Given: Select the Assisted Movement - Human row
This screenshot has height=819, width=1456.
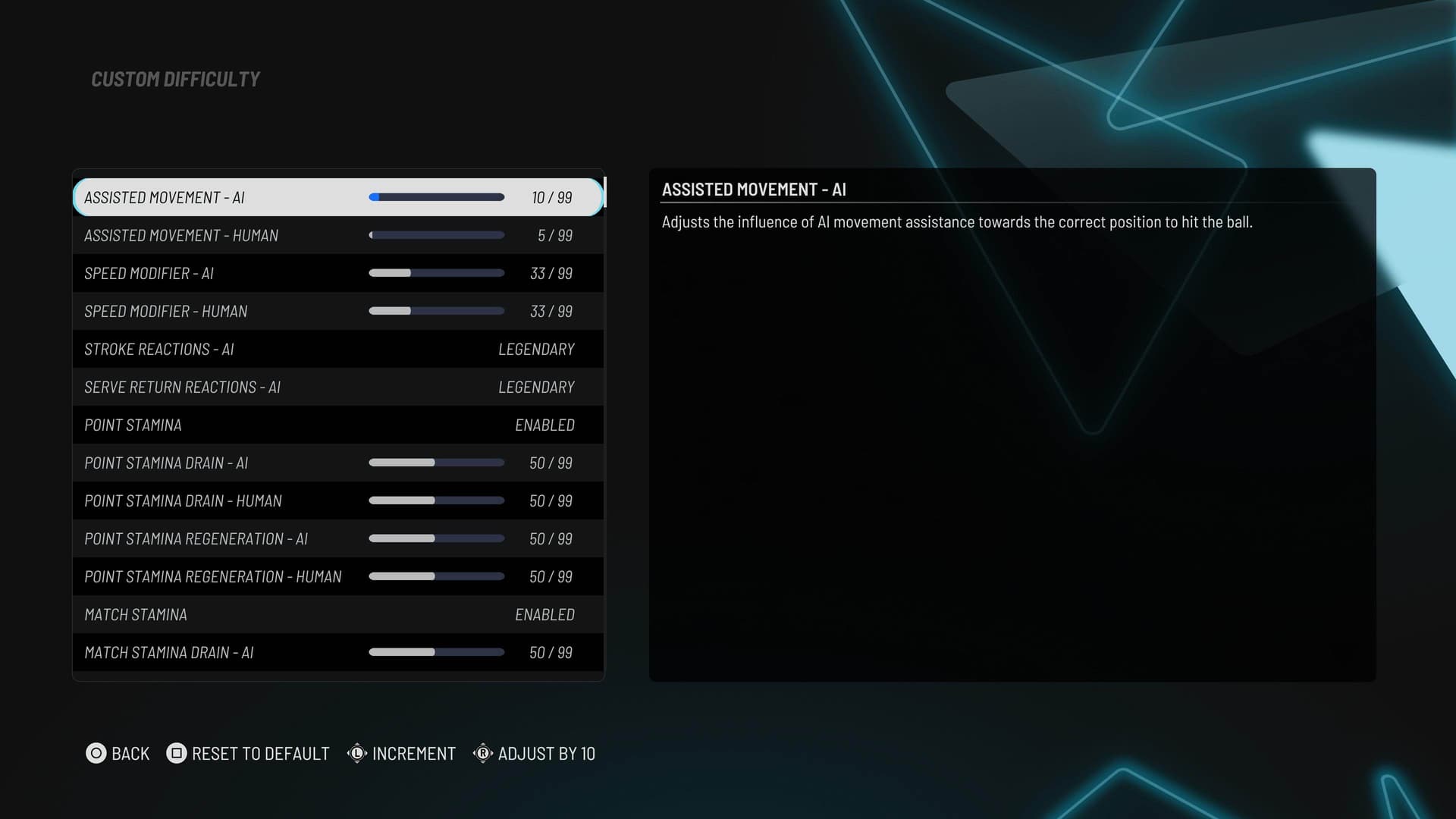Looking at the screenshot, I should 337,235.
